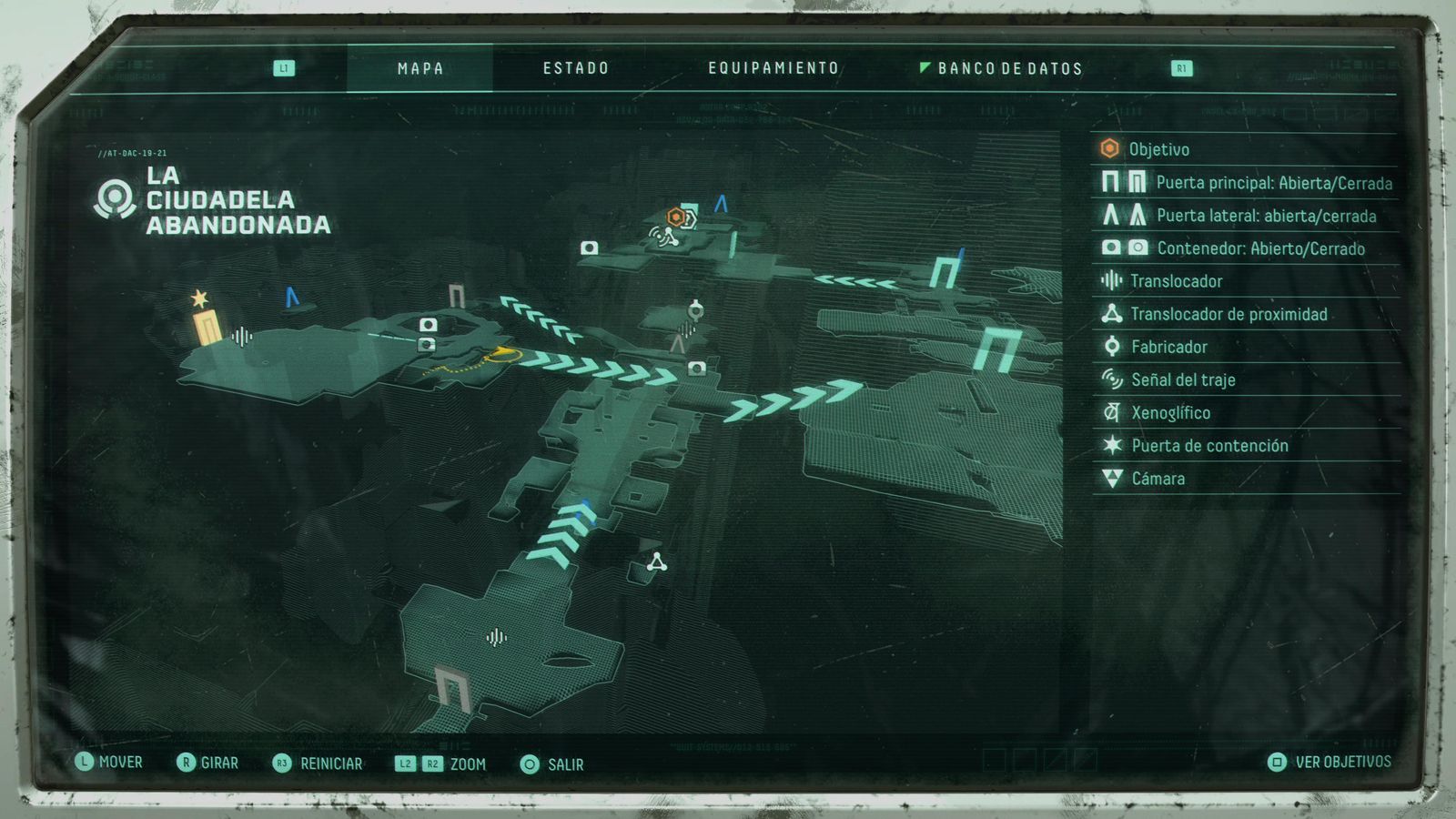Choose Translocador de proximidad legend entry

click(1228, 314)
